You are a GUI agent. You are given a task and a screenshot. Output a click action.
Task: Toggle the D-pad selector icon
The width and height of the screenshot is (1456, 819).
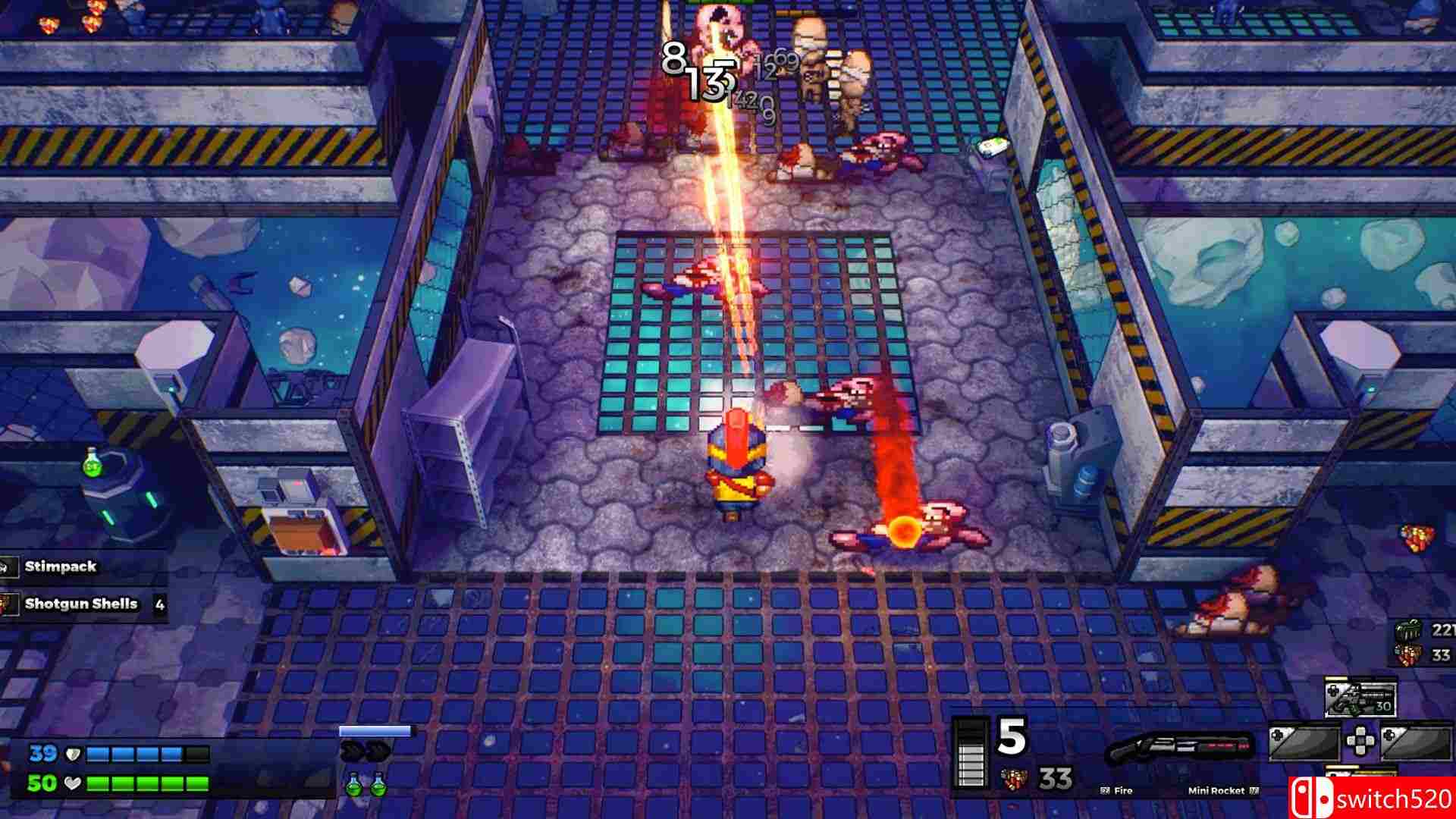pyautogui.click(x=1360, y=739)
